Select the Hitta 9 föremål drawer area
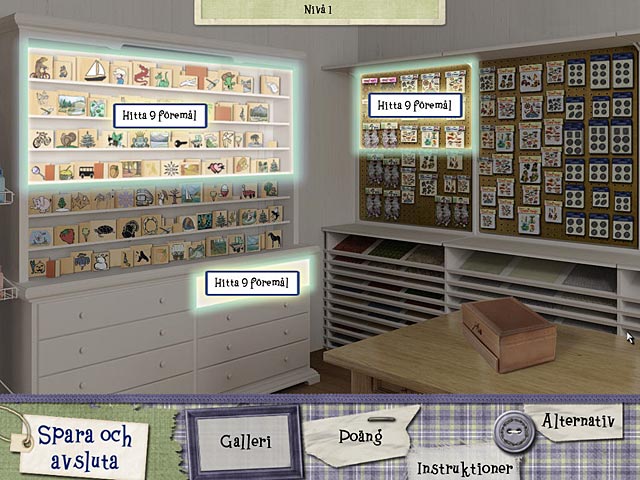 (252, 283)
